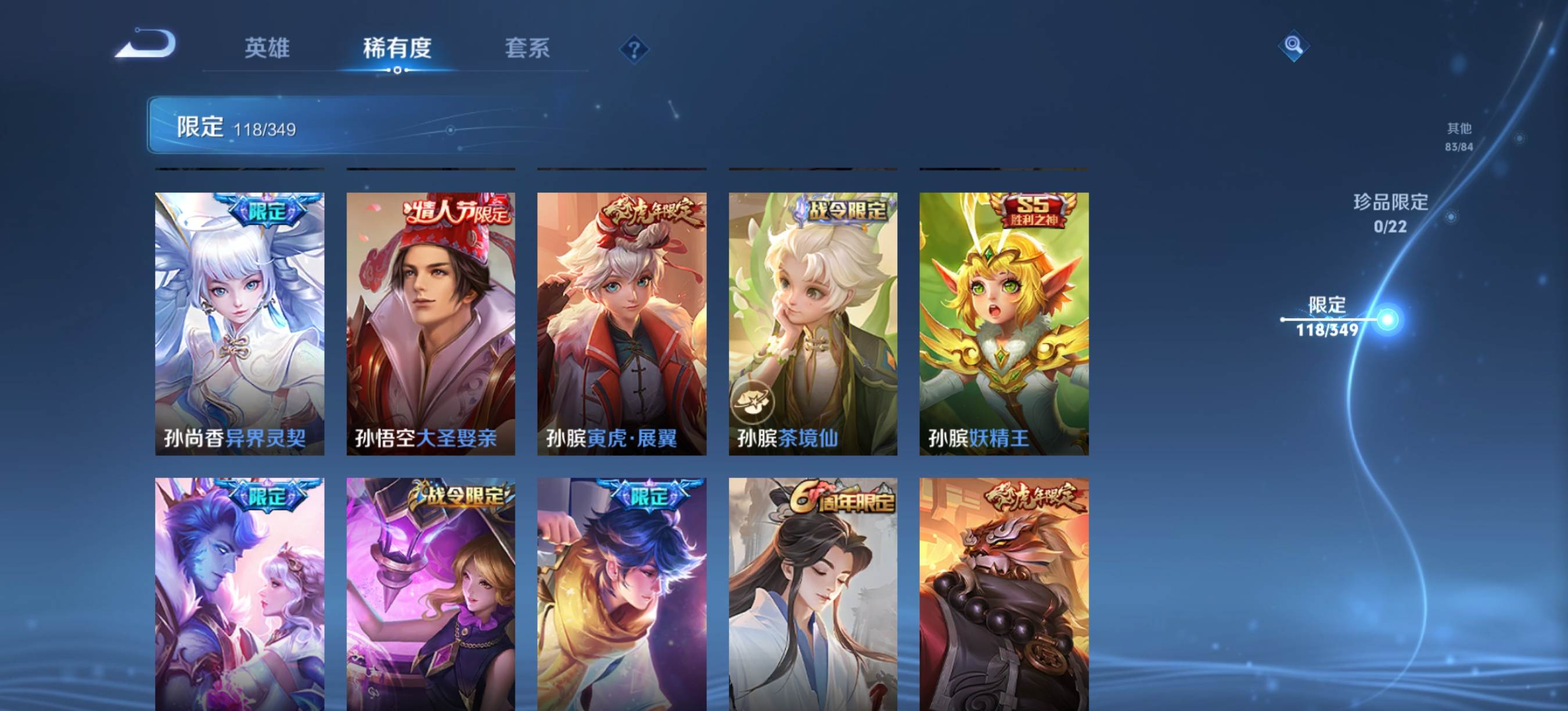The width and height of the screenshot is (1568, 711).
Task: Open the blue-haired couple skin card
Action: point(239,594)
